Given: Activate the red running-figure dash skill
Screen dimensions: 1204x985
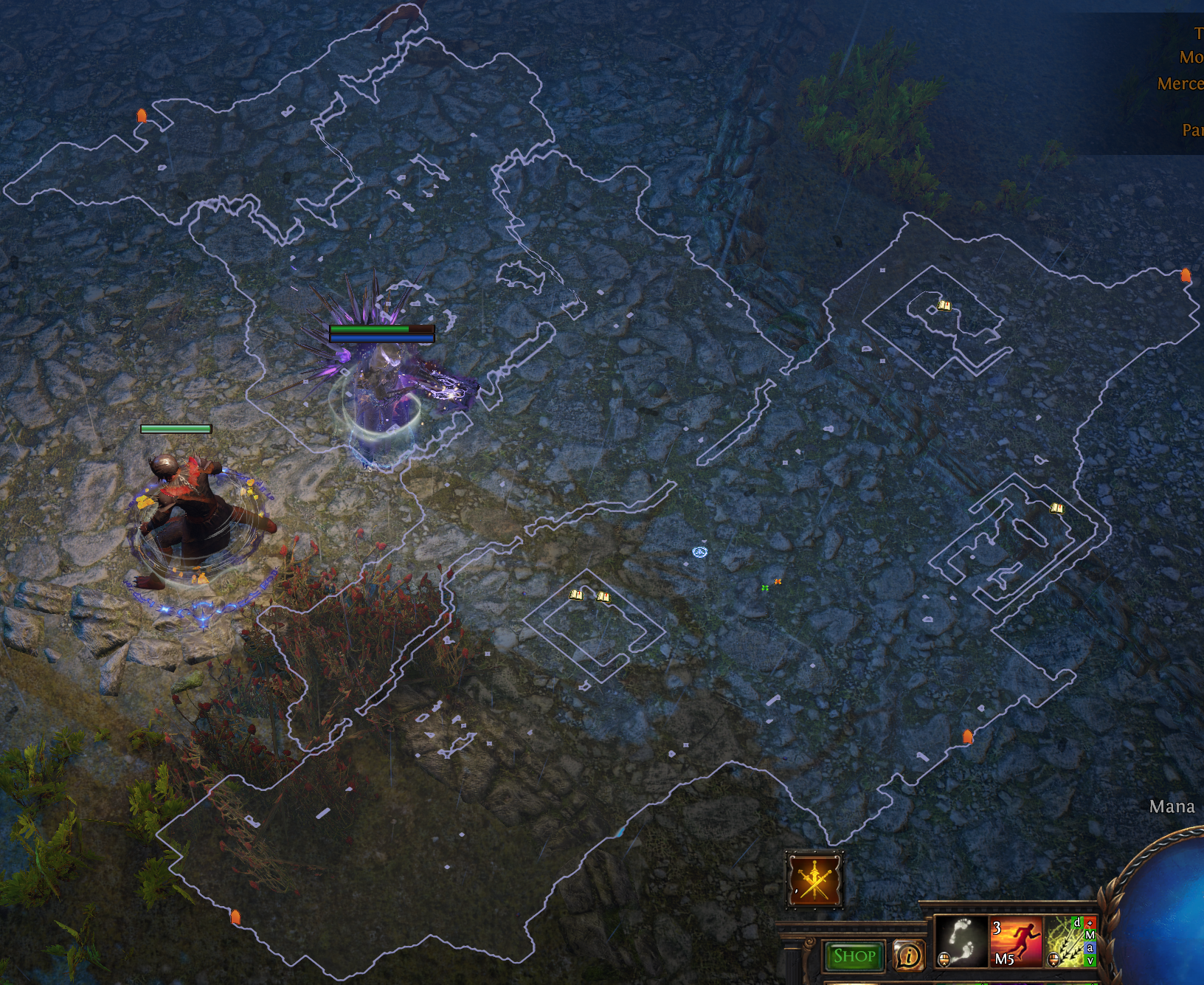Looking at the screenshot, I should [x=1016, y=941].
